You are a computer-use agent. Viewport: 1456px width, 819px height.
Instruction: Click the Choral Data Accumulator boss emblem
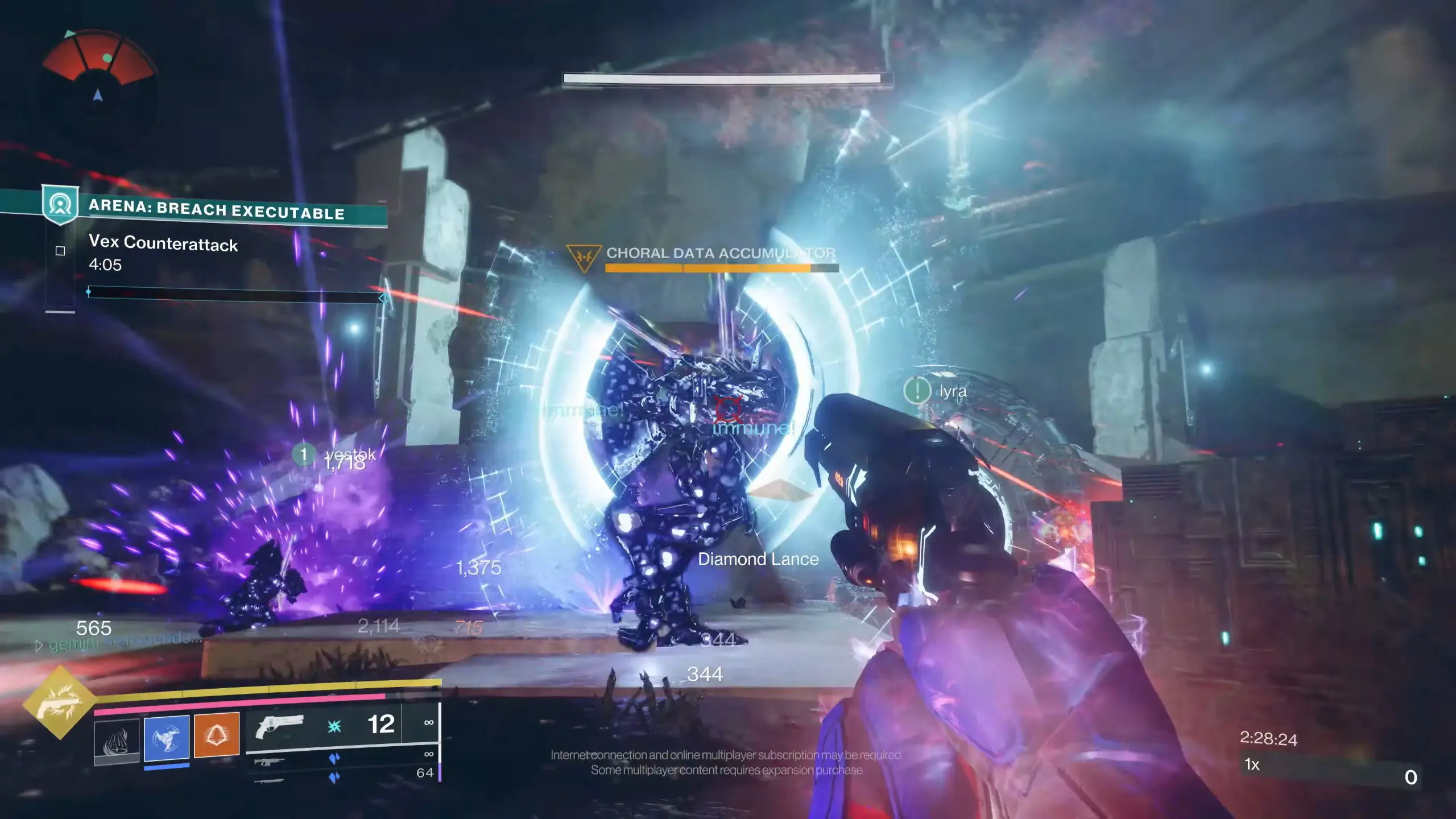[x=584, y=257]
